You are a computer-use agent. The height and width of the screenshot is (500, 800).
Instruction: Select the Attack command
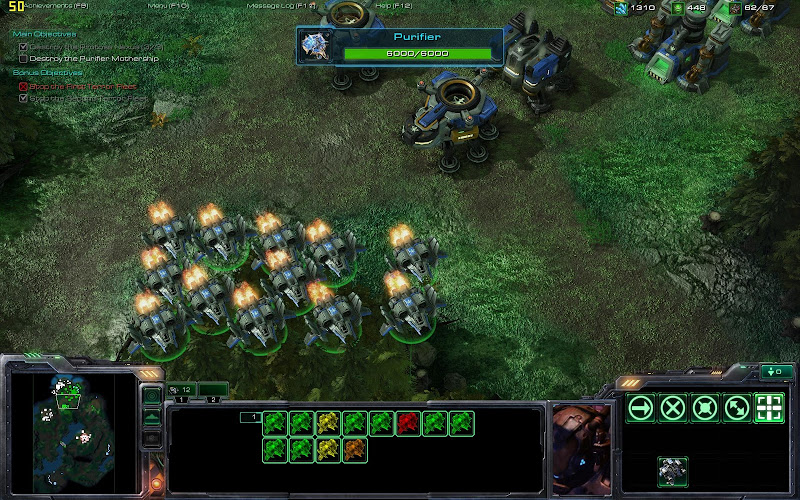point(769,407)
